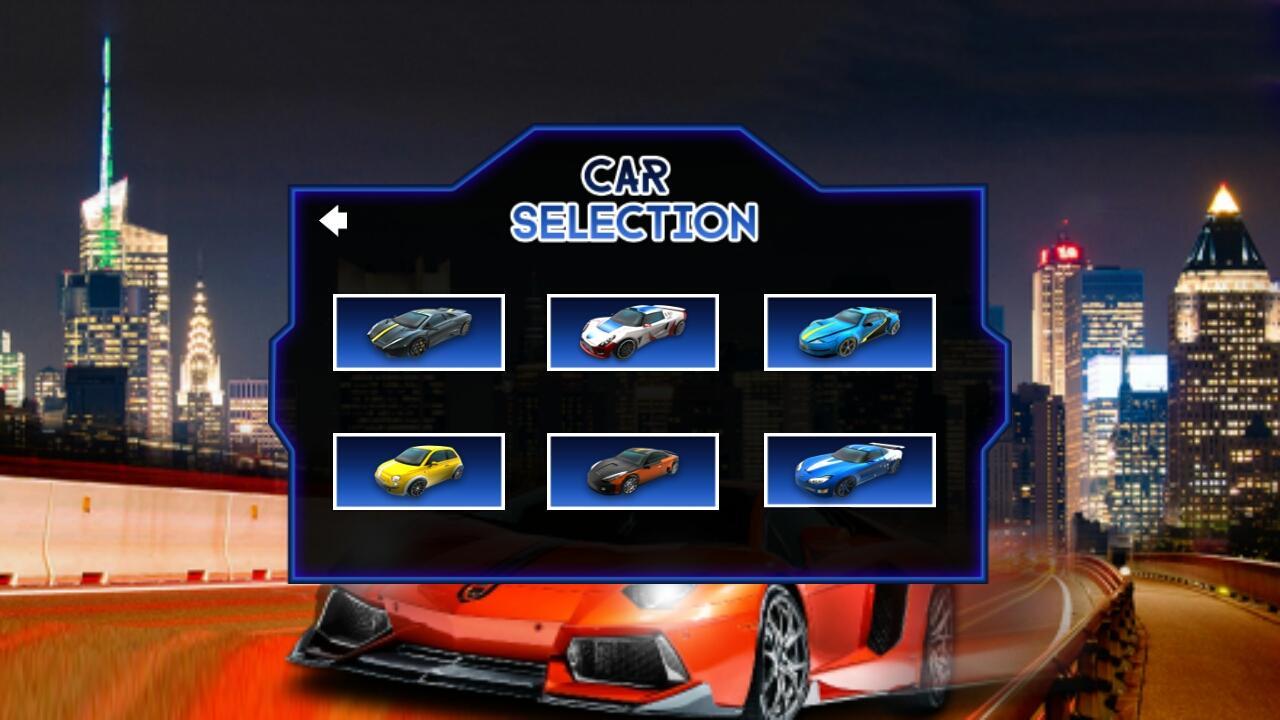Image resolution: width=1280 pixels, height=720 pixels.
Task: Select the small yellow hatchback
Action: (x=419, y=471)
